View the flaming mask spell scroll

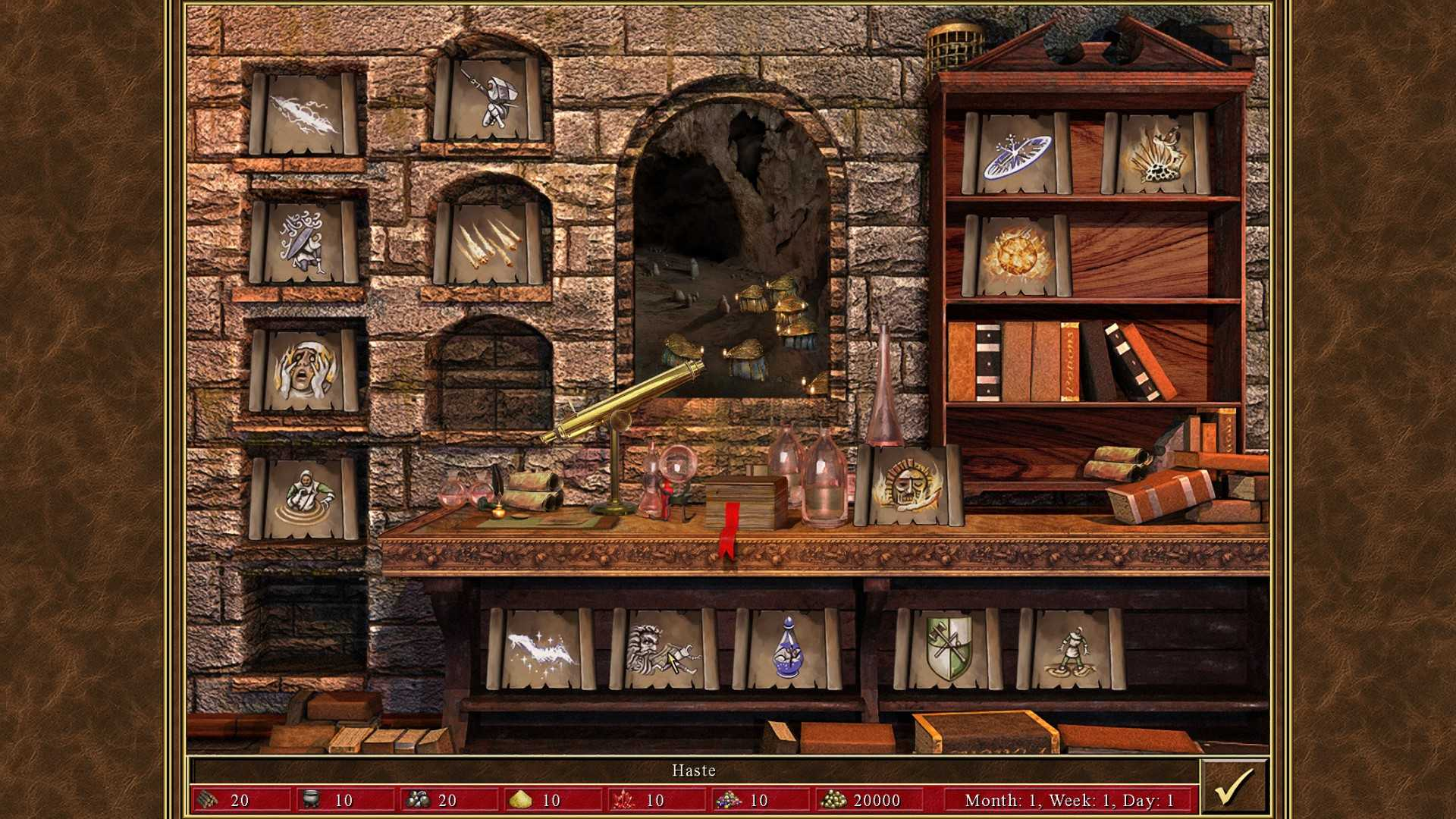click(x=908, y=485)
